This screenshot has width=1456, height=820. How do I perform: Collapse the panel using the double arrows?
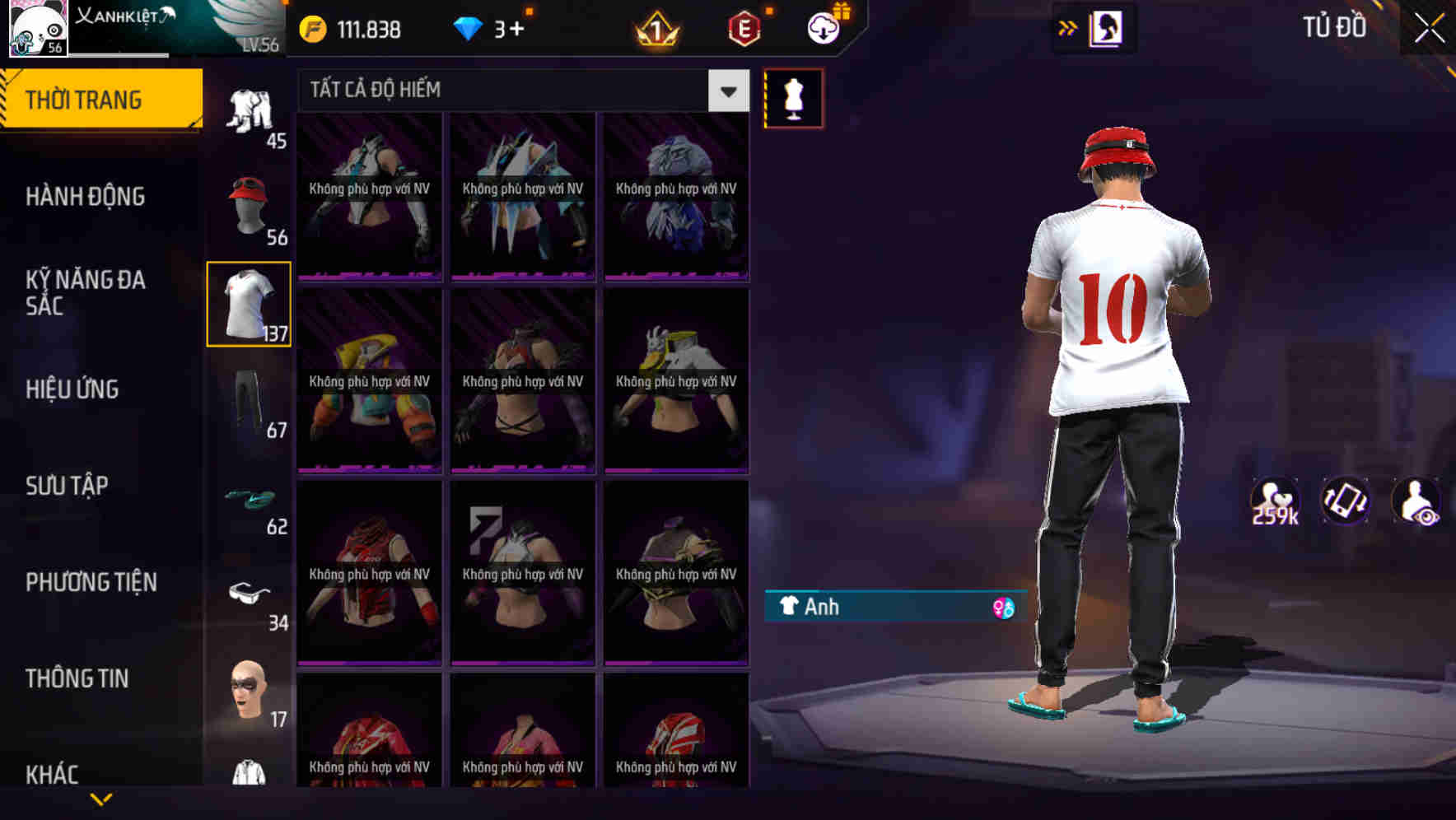(x=1066, y=26)
